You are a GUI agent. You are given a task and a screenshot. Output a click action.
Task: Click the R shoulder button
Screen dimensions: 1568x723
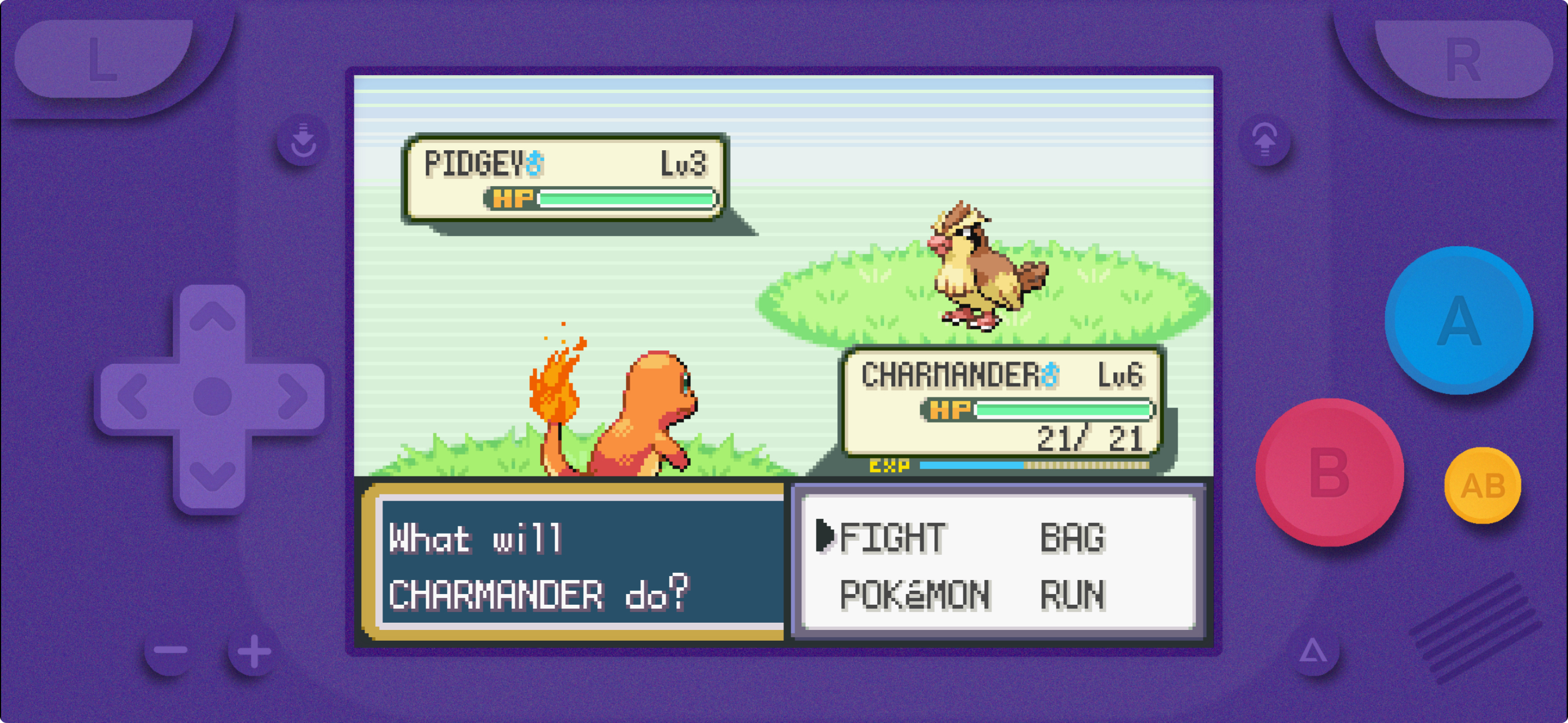pos(1463,59)
